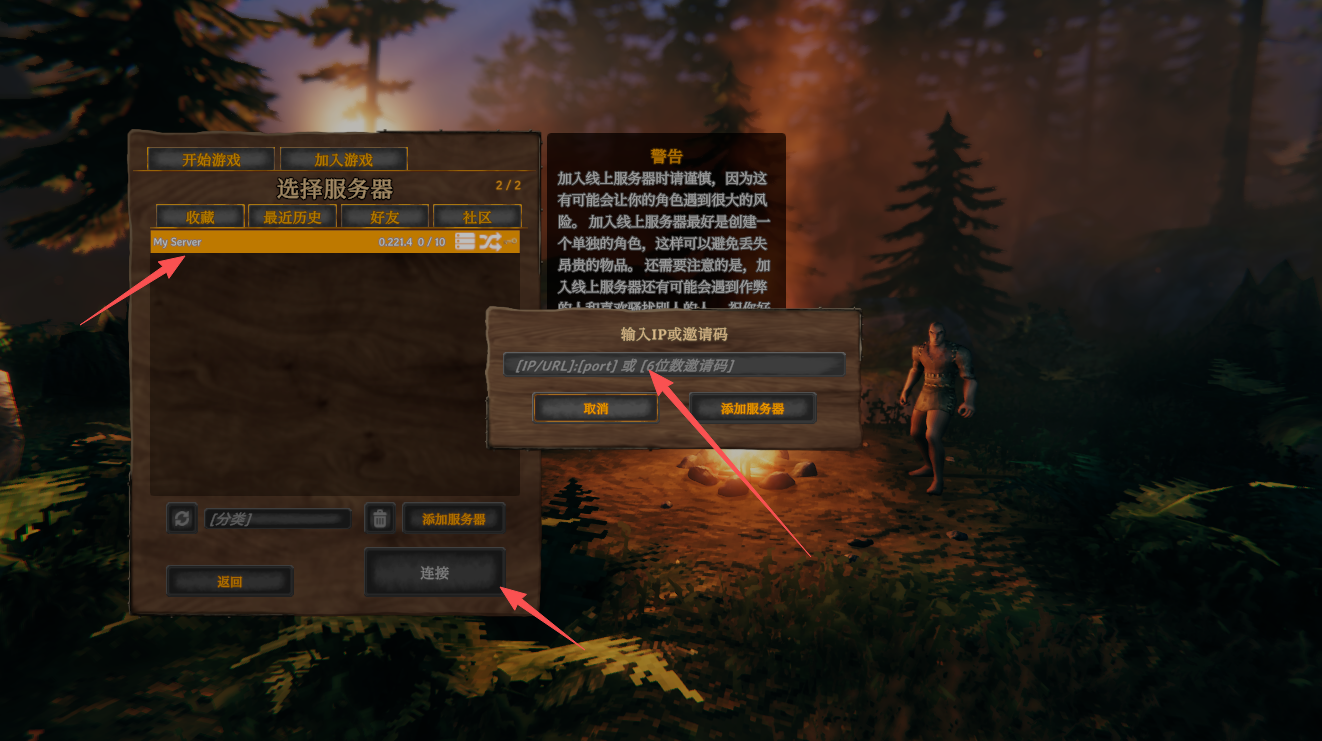Cancel the dialog with 取消
Screen dimensions: 1322x741
click(x=595, y=408)
